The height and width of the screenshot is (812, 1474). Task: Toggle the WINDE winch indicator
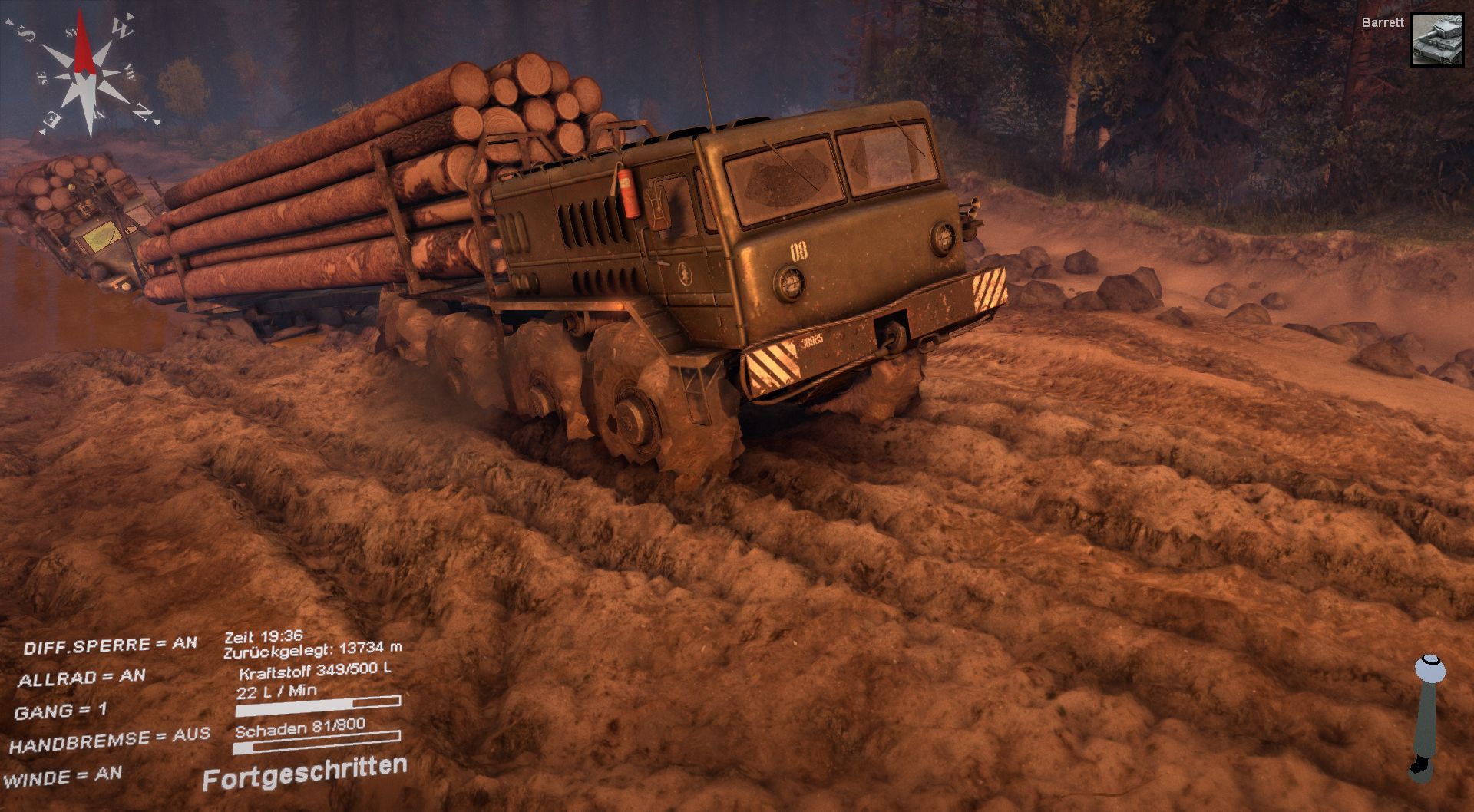pyautogui.click(x=63, y=777)
